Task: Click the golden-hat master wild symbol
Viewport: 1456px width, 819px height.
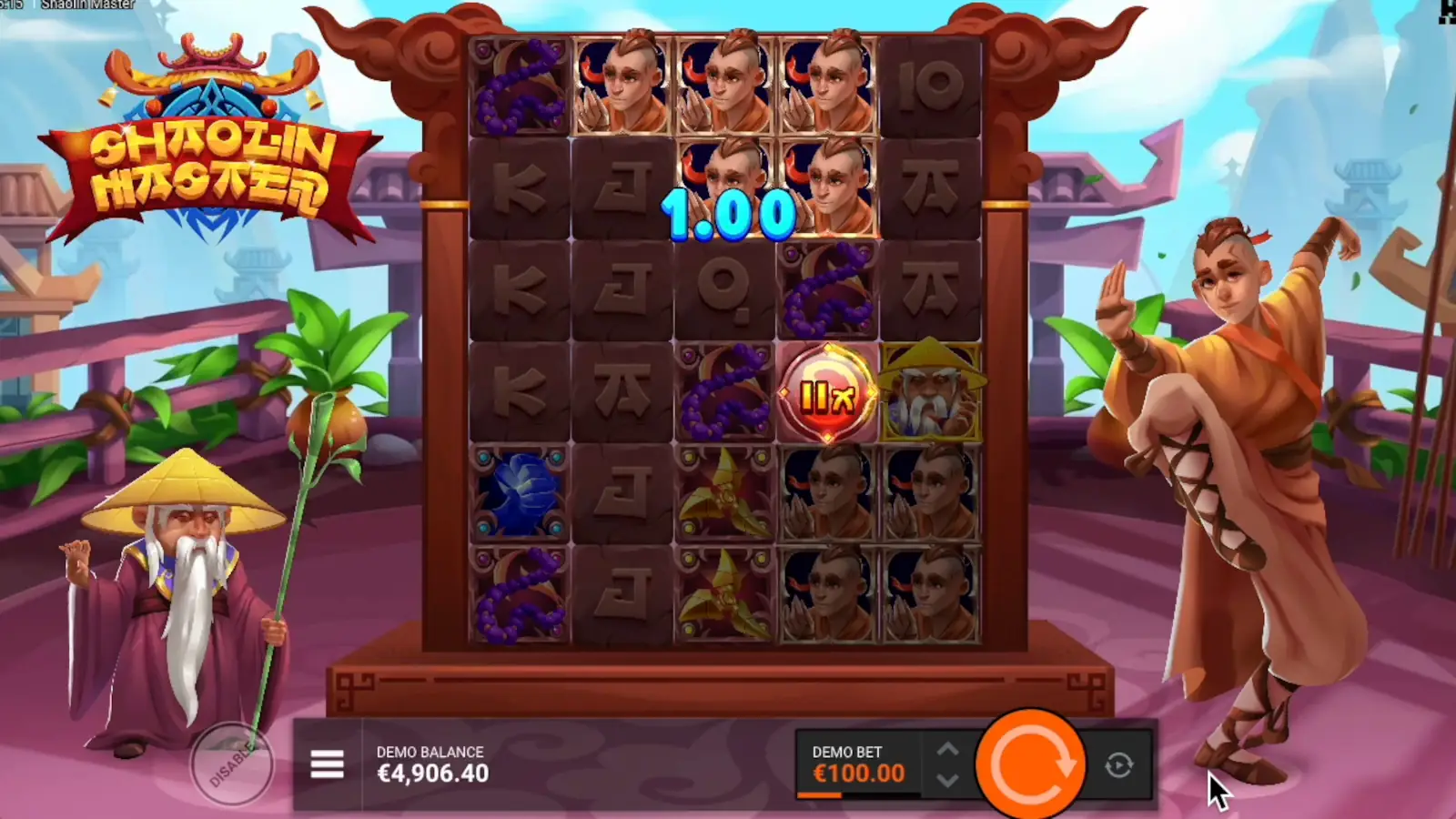Action: click(930, 393)
